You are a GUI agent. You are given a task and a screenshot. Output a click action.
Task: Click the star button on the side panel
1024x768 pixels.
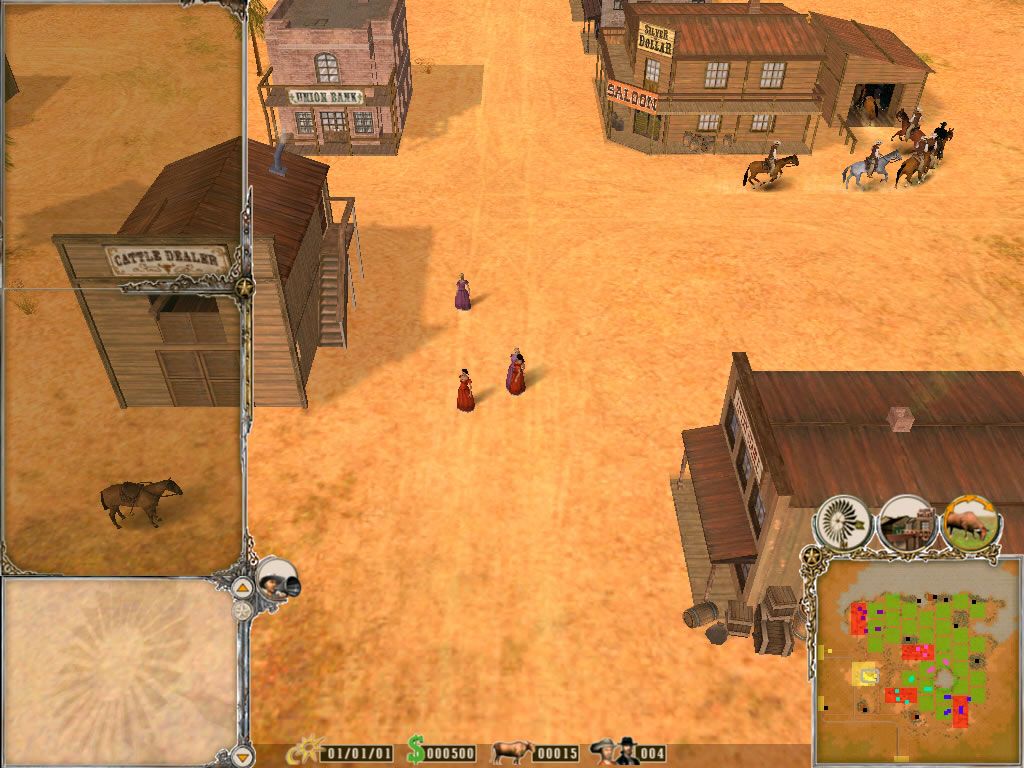pos(244,287)
